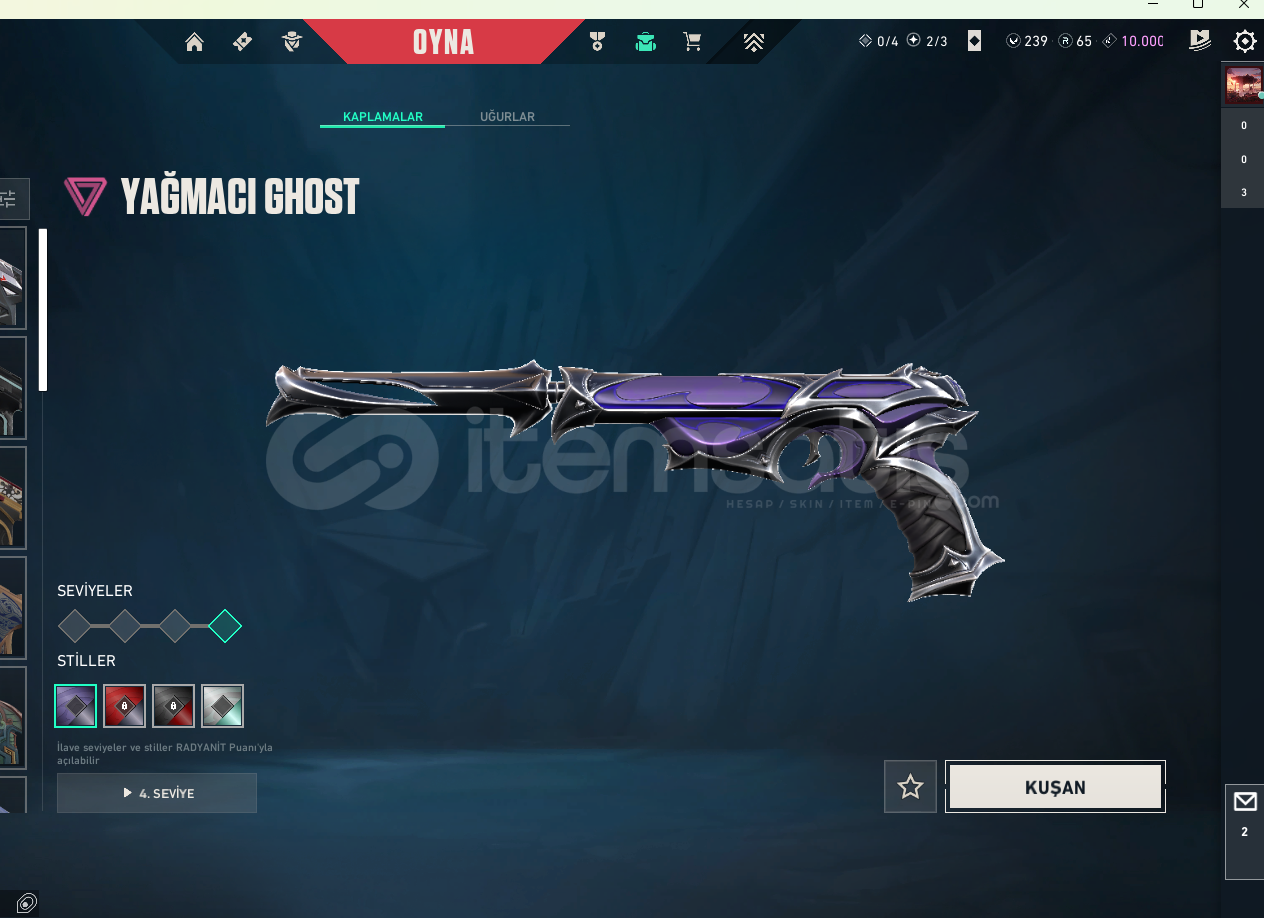1264x918 pixels.
Task: Open the agents icon in the top bar
Action: click(x=292, y=42)
